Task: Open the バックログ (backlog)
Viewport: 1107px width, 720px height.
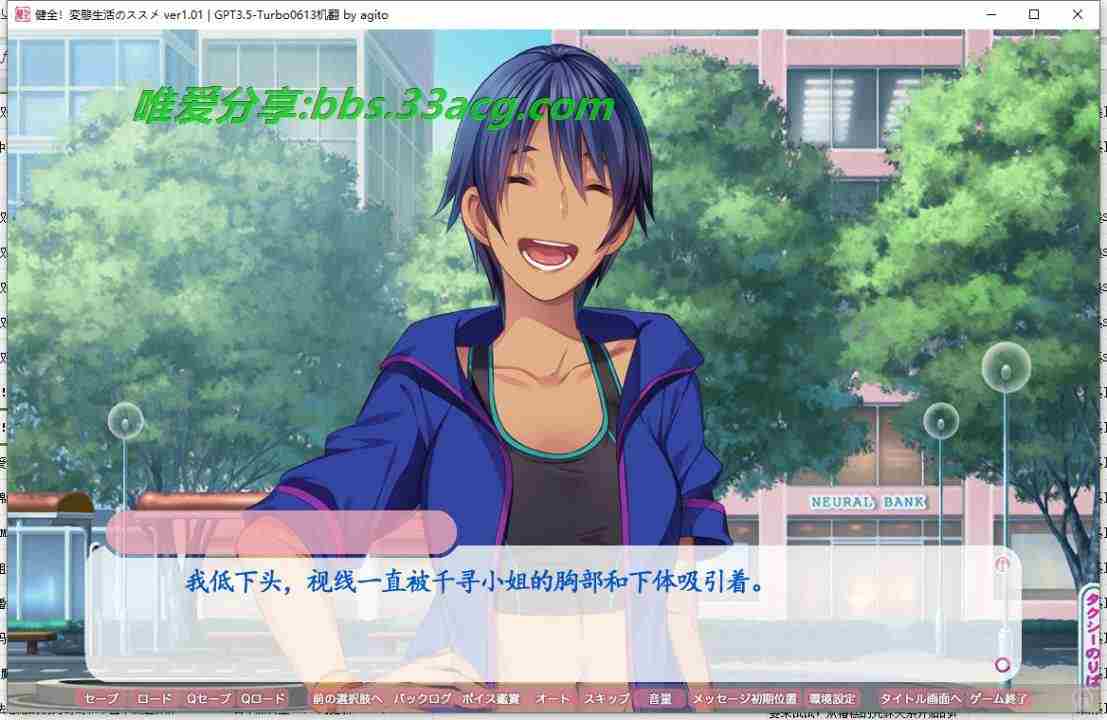Action: point(423,699)
